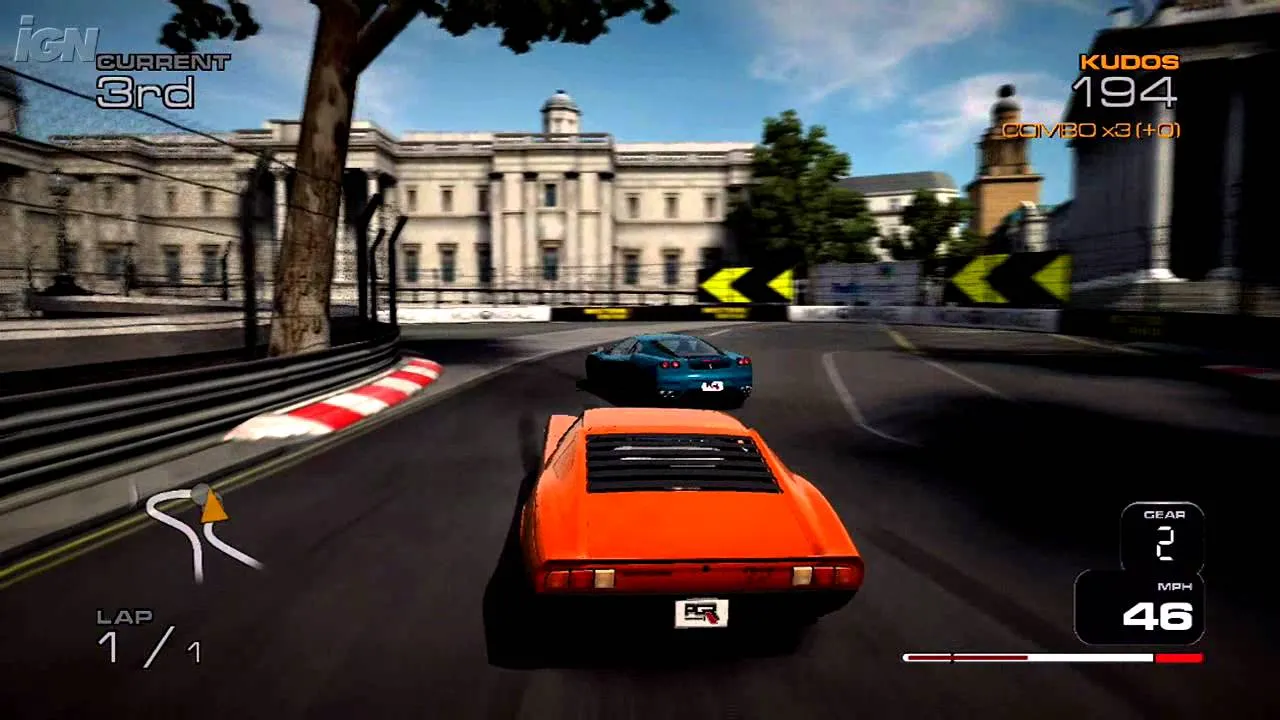
Task: Click the red-tipped speed progress bar
Action: tap(1055, 658)
